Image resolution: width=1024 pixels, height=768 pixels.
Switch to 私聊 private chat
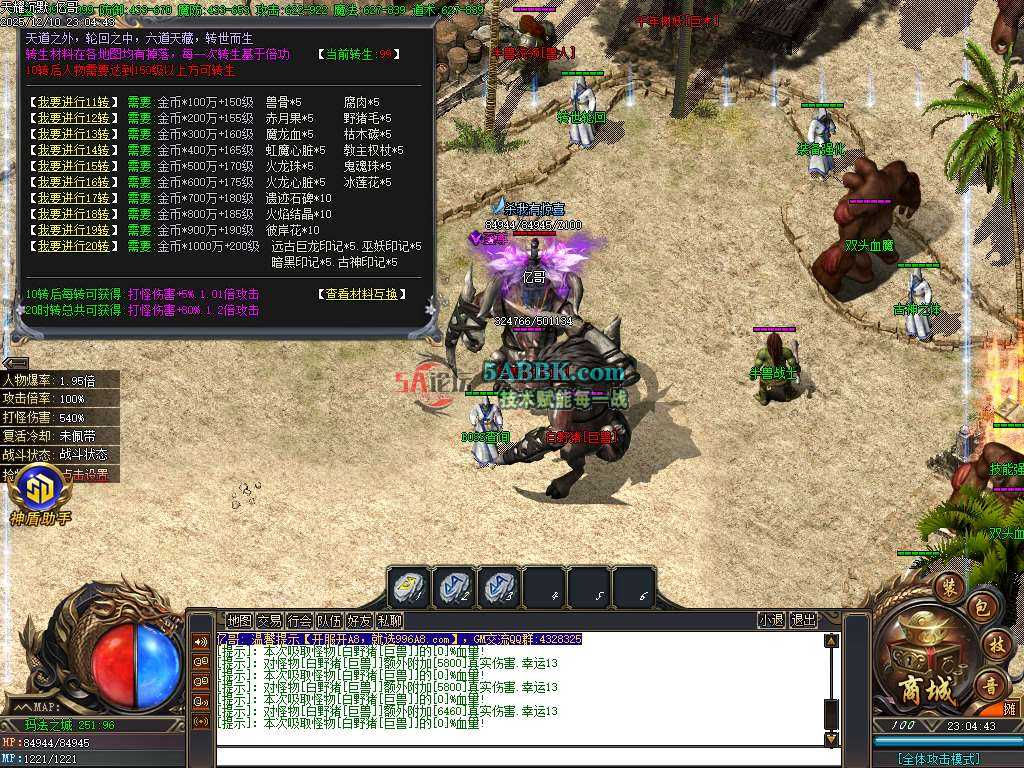[x=389, y=621]
